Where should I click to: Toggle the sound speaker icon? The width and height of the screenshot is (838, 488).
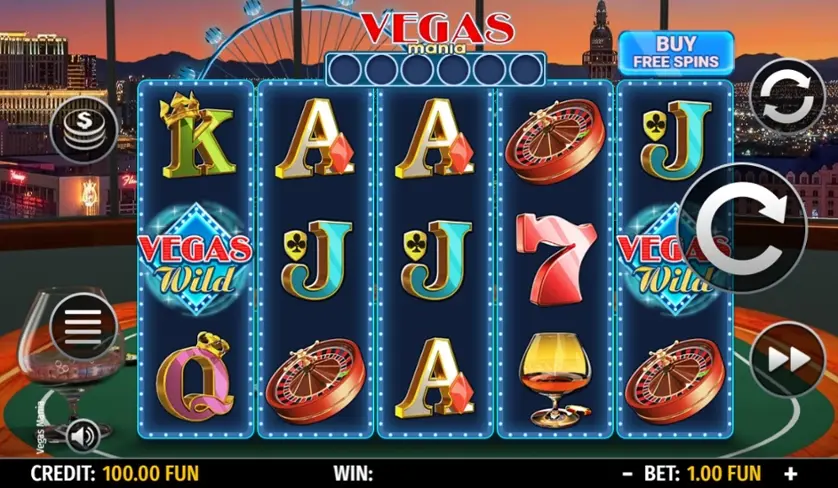click(x=83, y=436)
